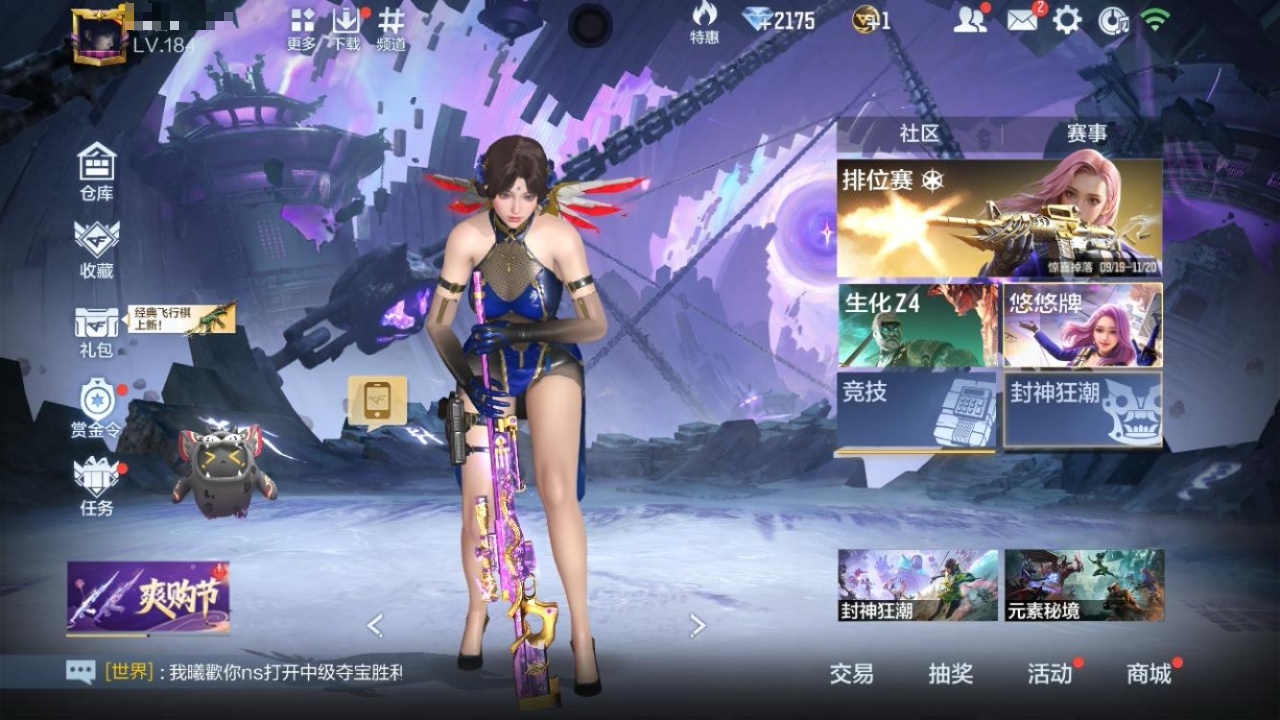
Task: Open the 商城 shop
Action: (x=1149, y=674)
